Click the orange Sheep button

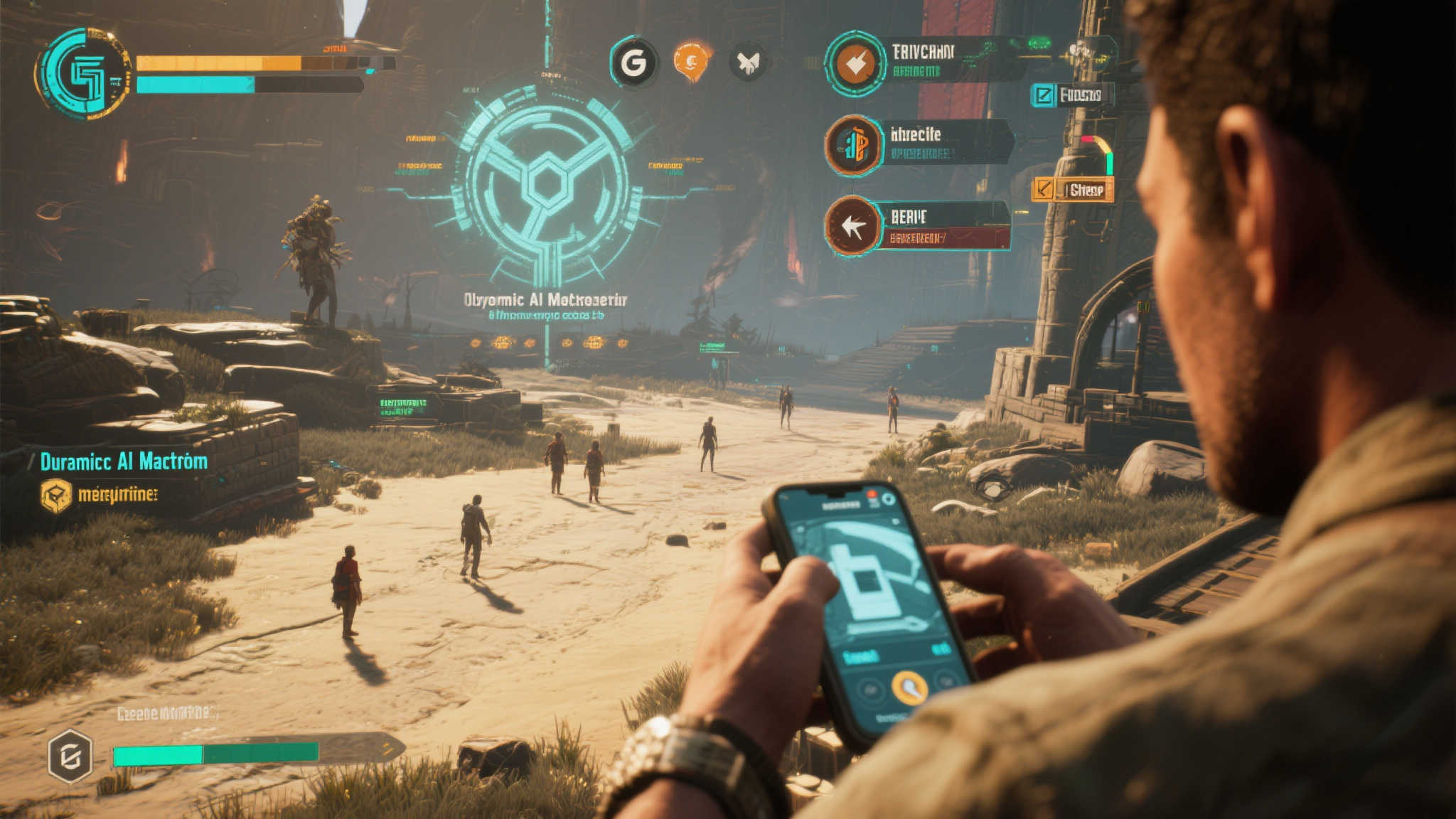(1074, 190)
